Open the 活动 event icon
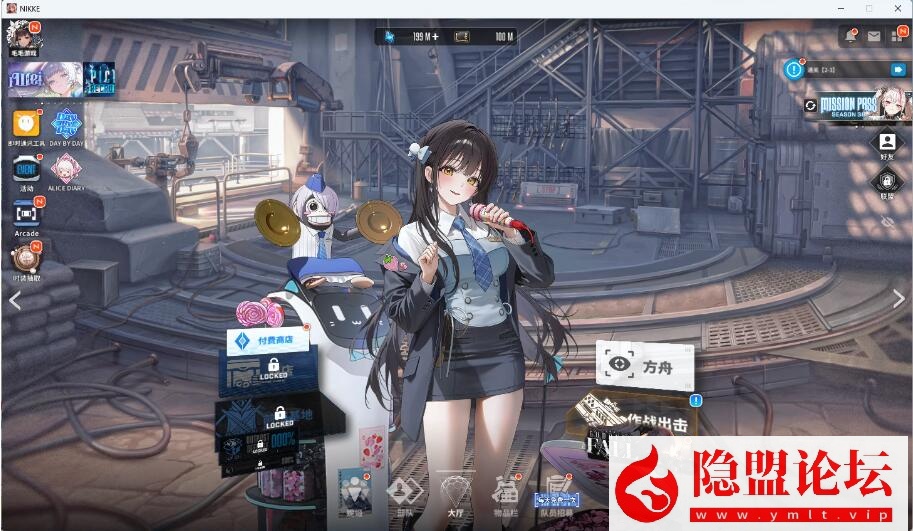The height and width of the screenshot is (531, 913). [26, 170]
